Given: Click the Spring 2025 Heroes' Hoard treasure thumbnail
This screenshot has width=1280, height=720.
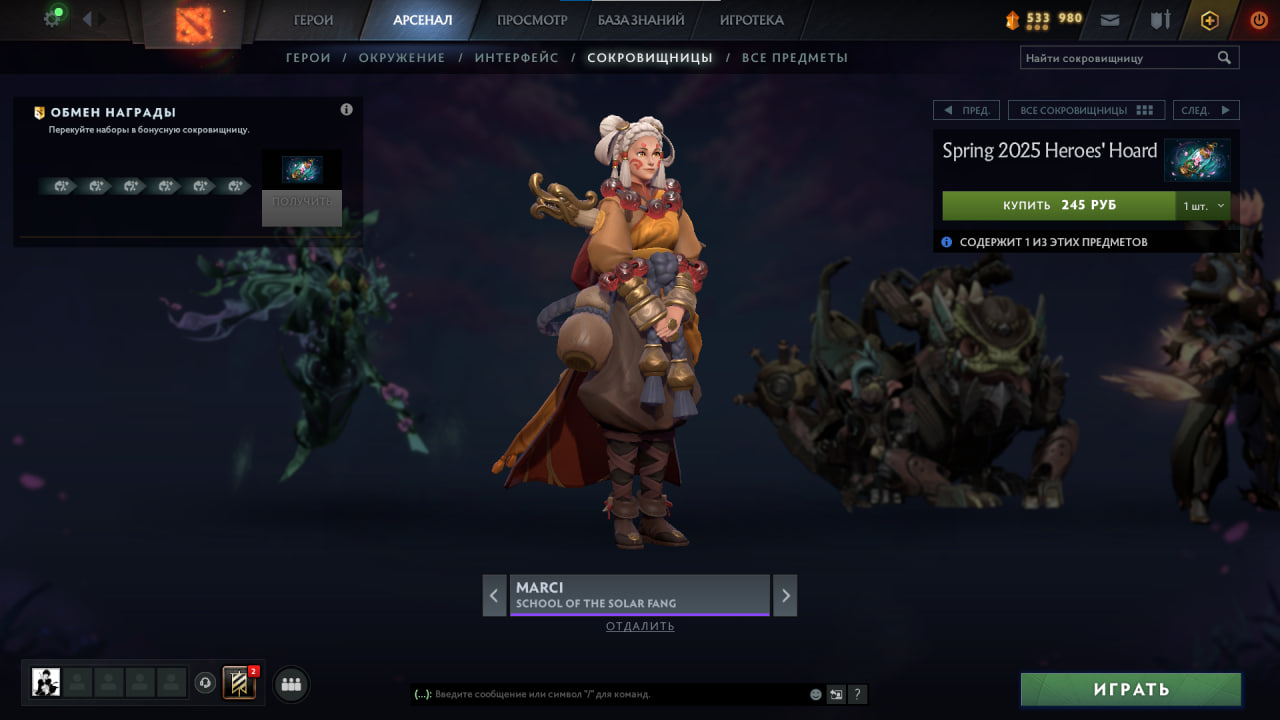Looking at the screenshot, I should point(1199,160).
